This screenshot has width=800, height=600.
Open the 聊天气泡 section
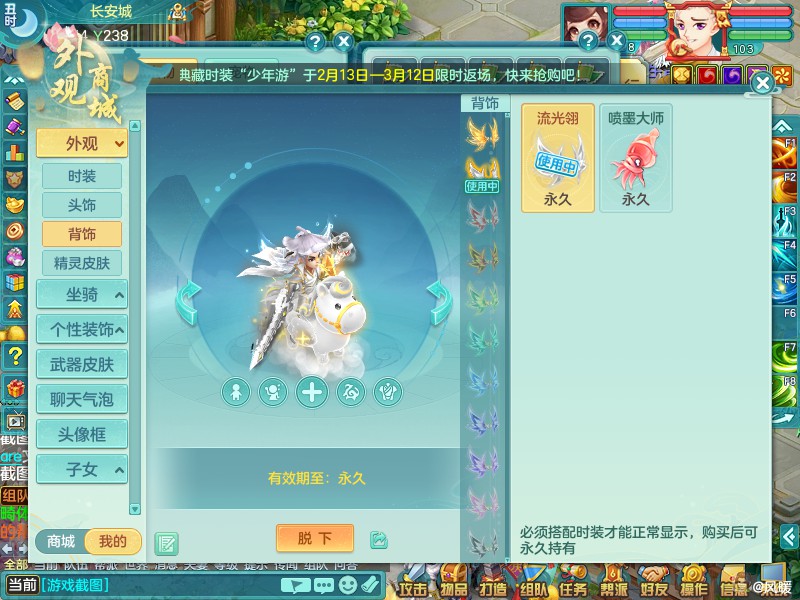point(82,399)
